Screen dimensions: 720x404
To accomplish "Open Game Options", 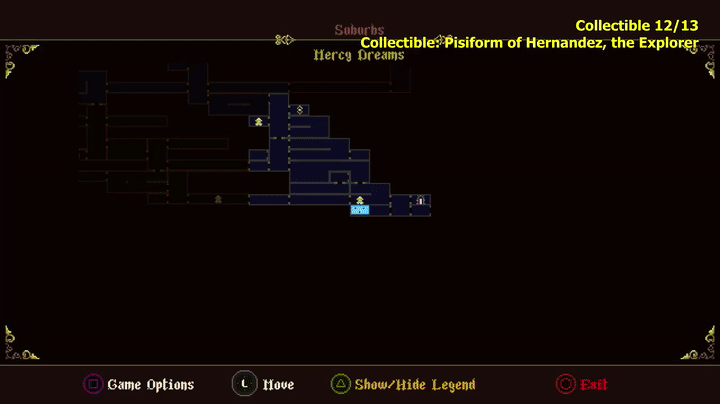I will pos(138,384).
